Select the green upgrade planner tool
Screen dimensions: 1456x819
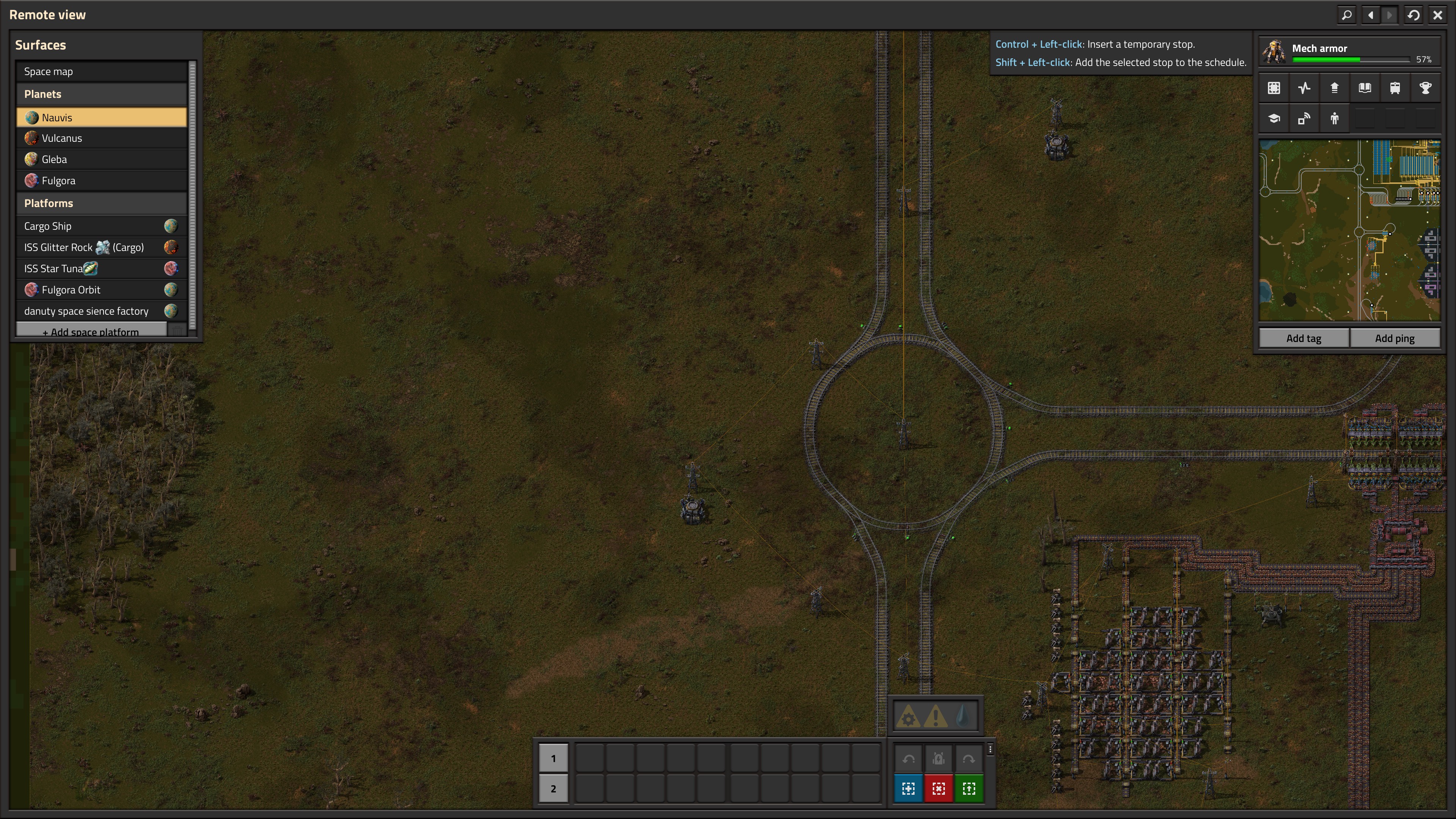[x=969, y=789]
